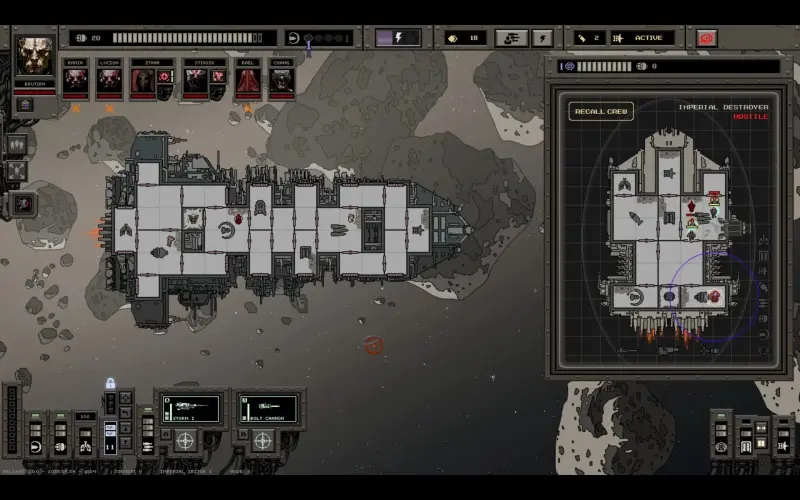The width and height of the screenshot is (800, 500).
Task: Click the targeting crosshair under Bolt Cannon
Action: 263,440
